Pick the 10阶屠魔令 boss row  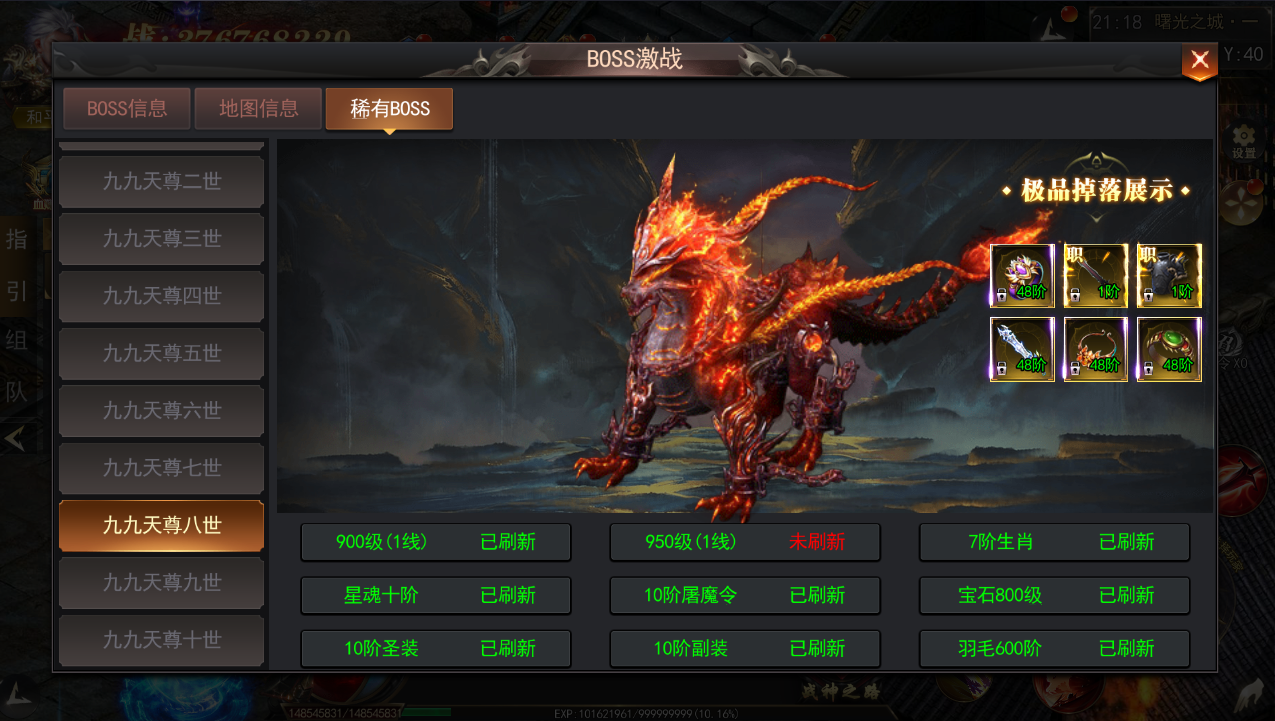745,595
